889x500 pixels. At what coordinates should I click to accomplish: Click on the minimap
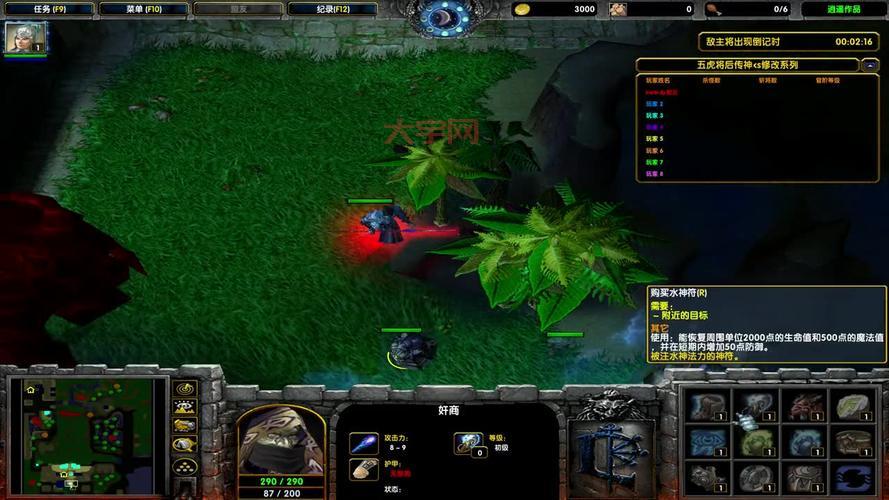[85, 434]
